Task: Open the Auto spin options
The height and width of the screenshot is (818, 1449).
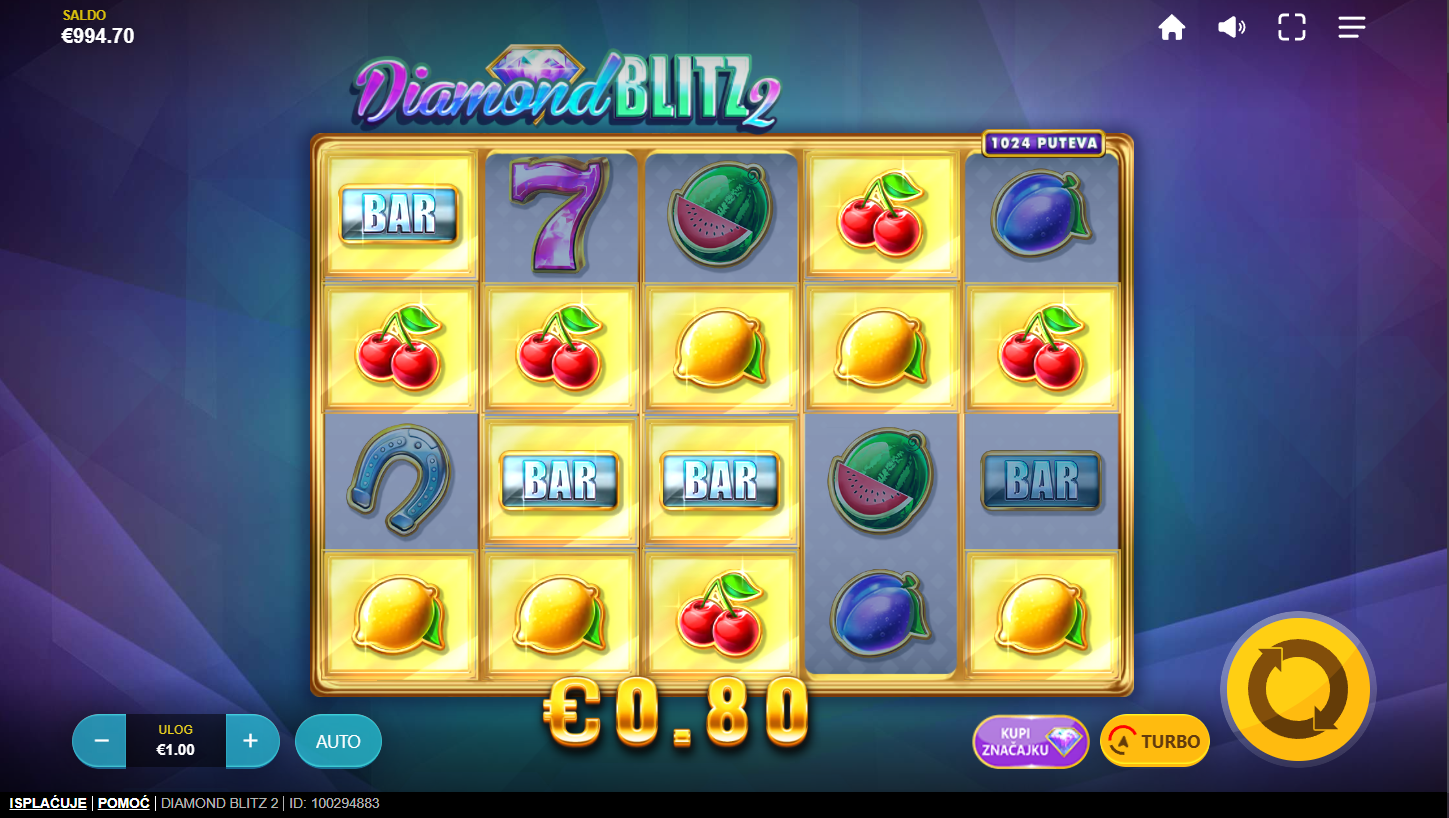Action: 338,741
